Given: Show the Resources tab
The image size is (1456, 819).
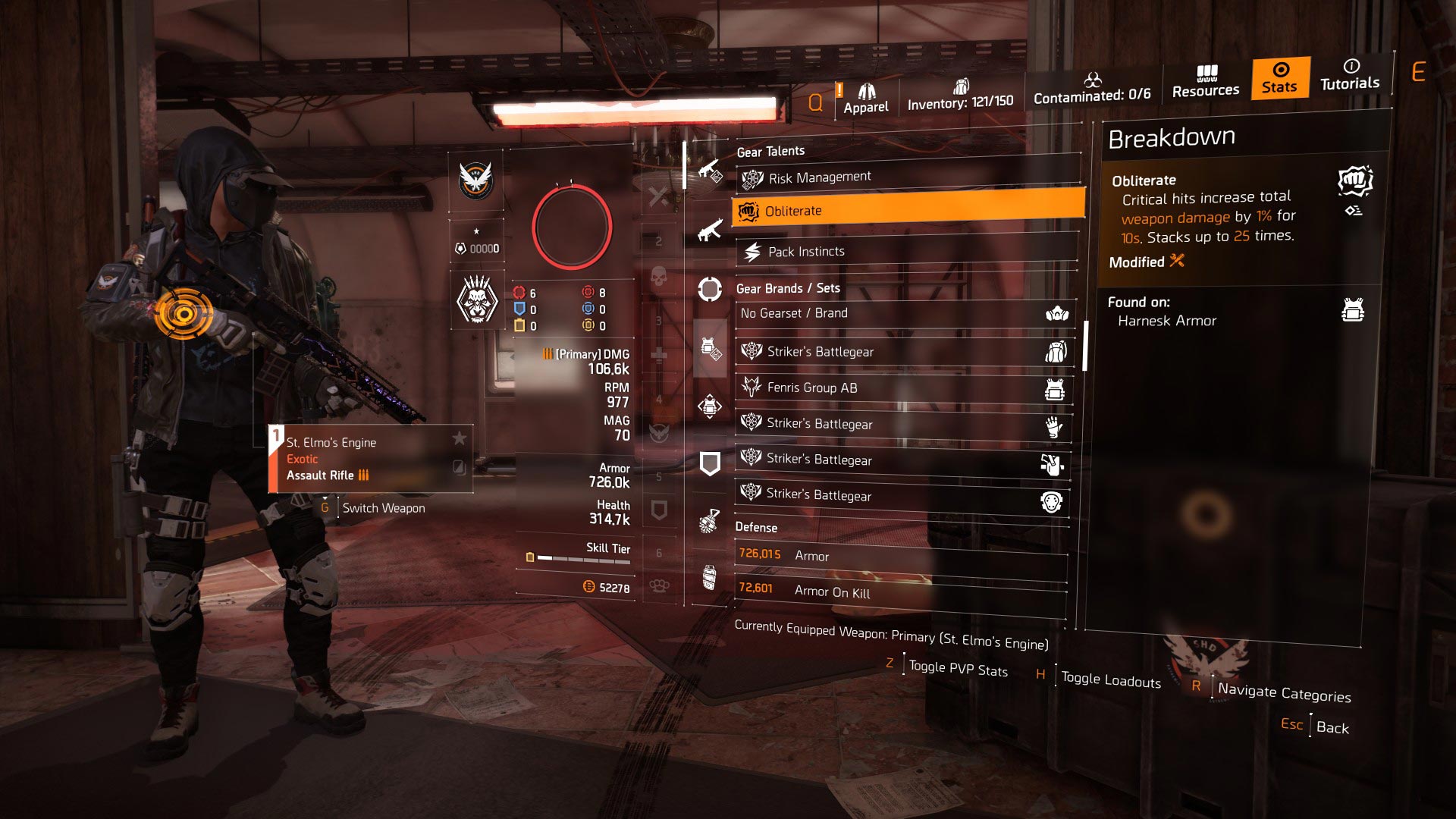Looking at the screenshot, I should coord(1206,82).
